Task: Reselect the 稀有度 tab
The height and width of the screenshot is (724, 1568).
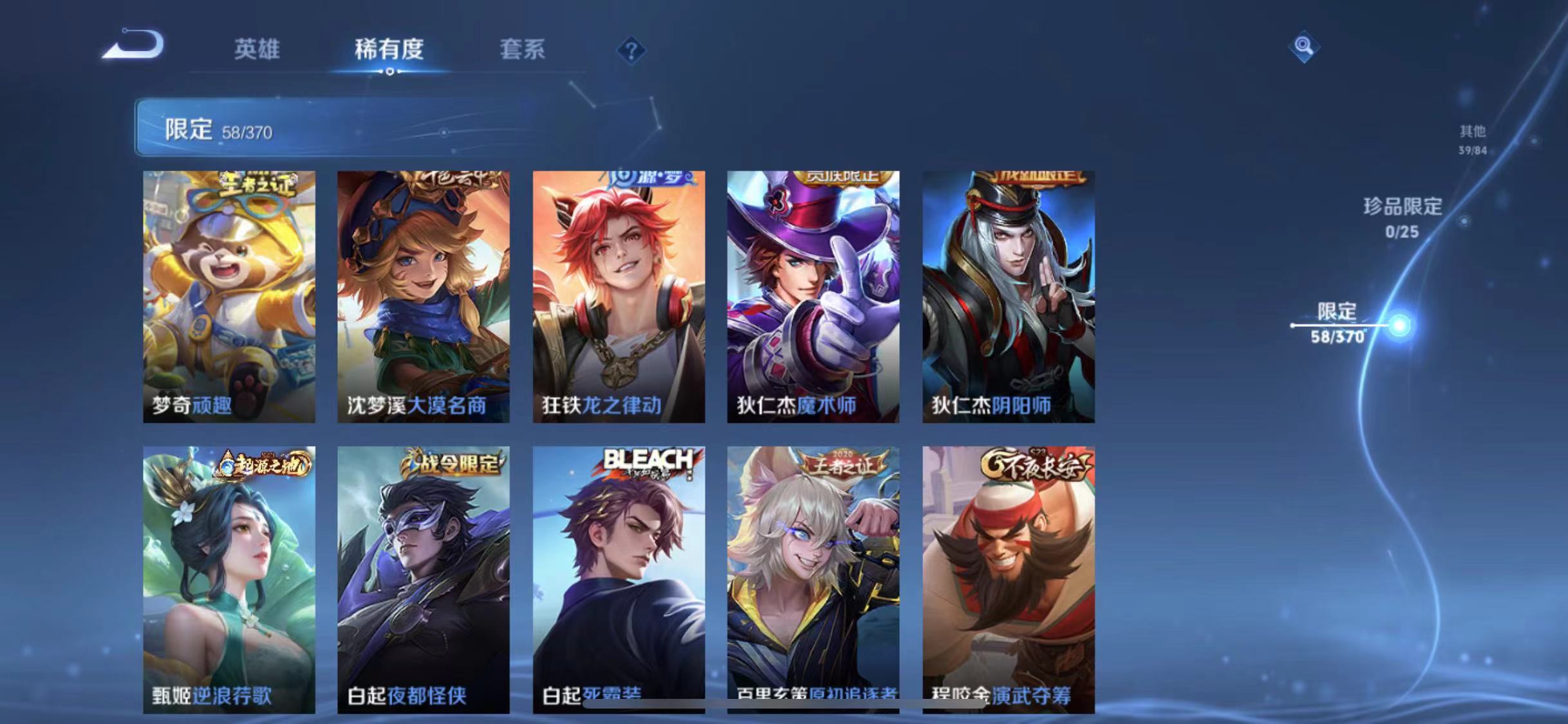Action: tap(389, 50)
